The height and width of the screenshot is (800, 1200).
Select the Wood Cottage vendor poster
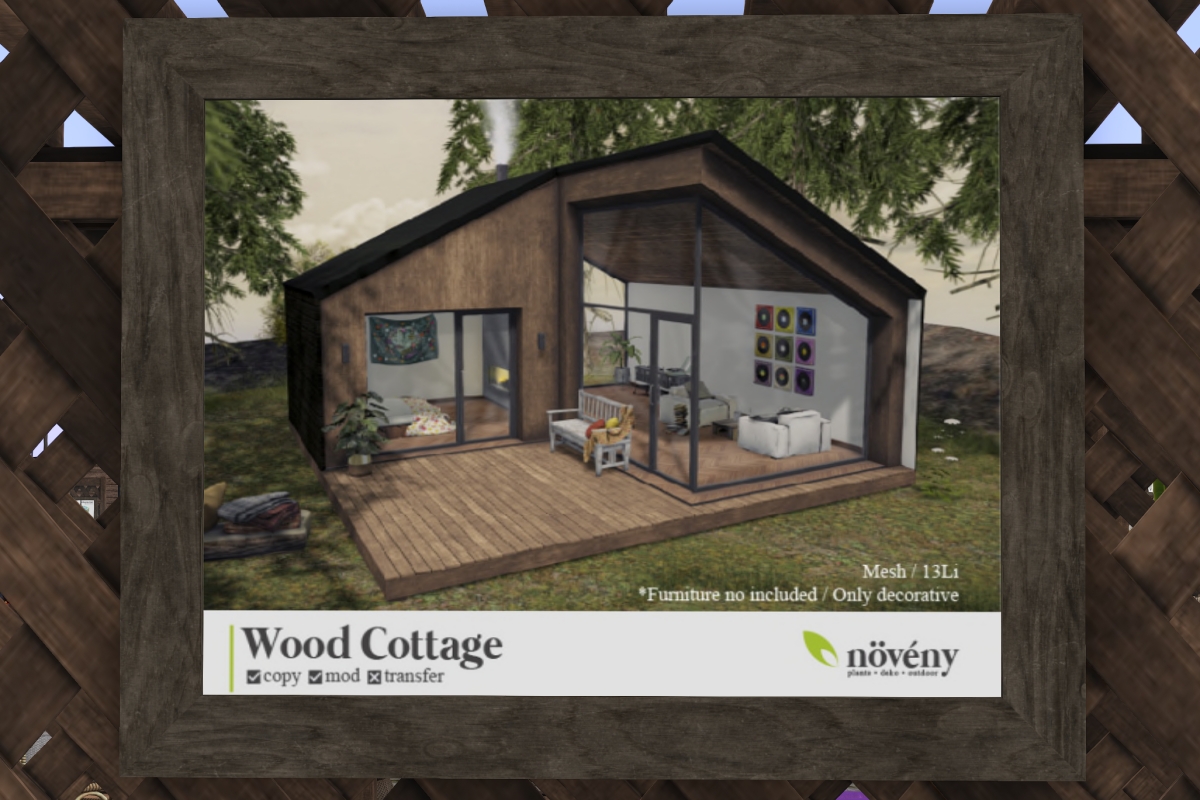tap(601, 396)
